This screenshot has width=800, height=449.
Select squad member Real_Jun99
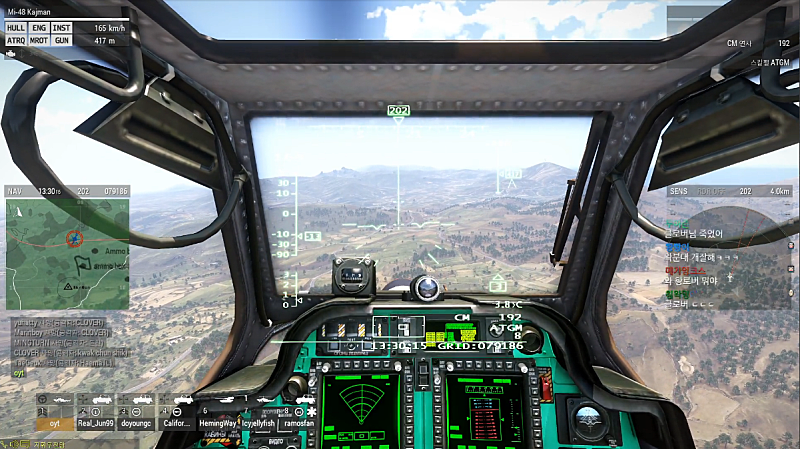point(98,422)
